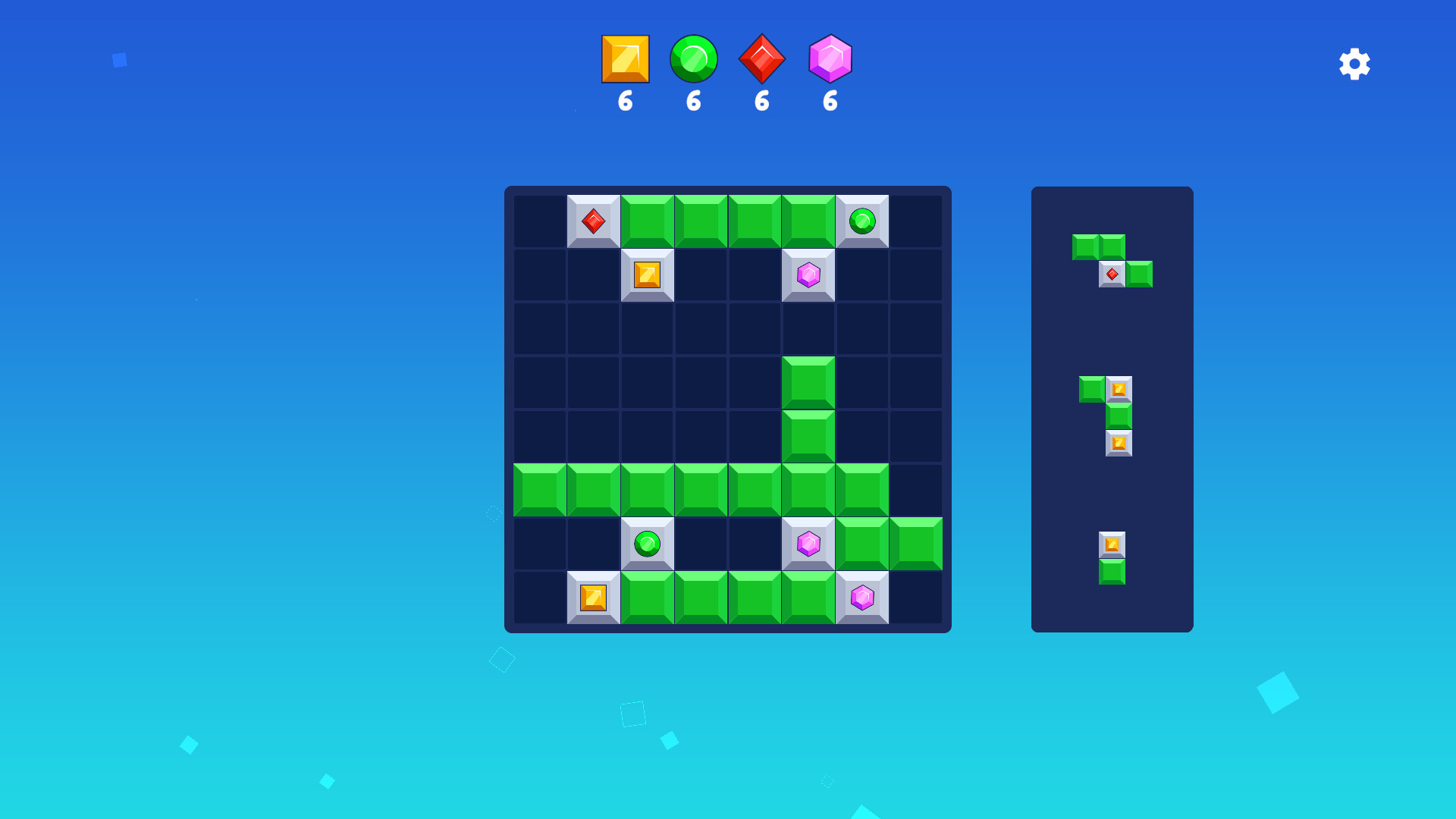
Task: Click the pink hexagon gem near the board center
Action: 808,544
